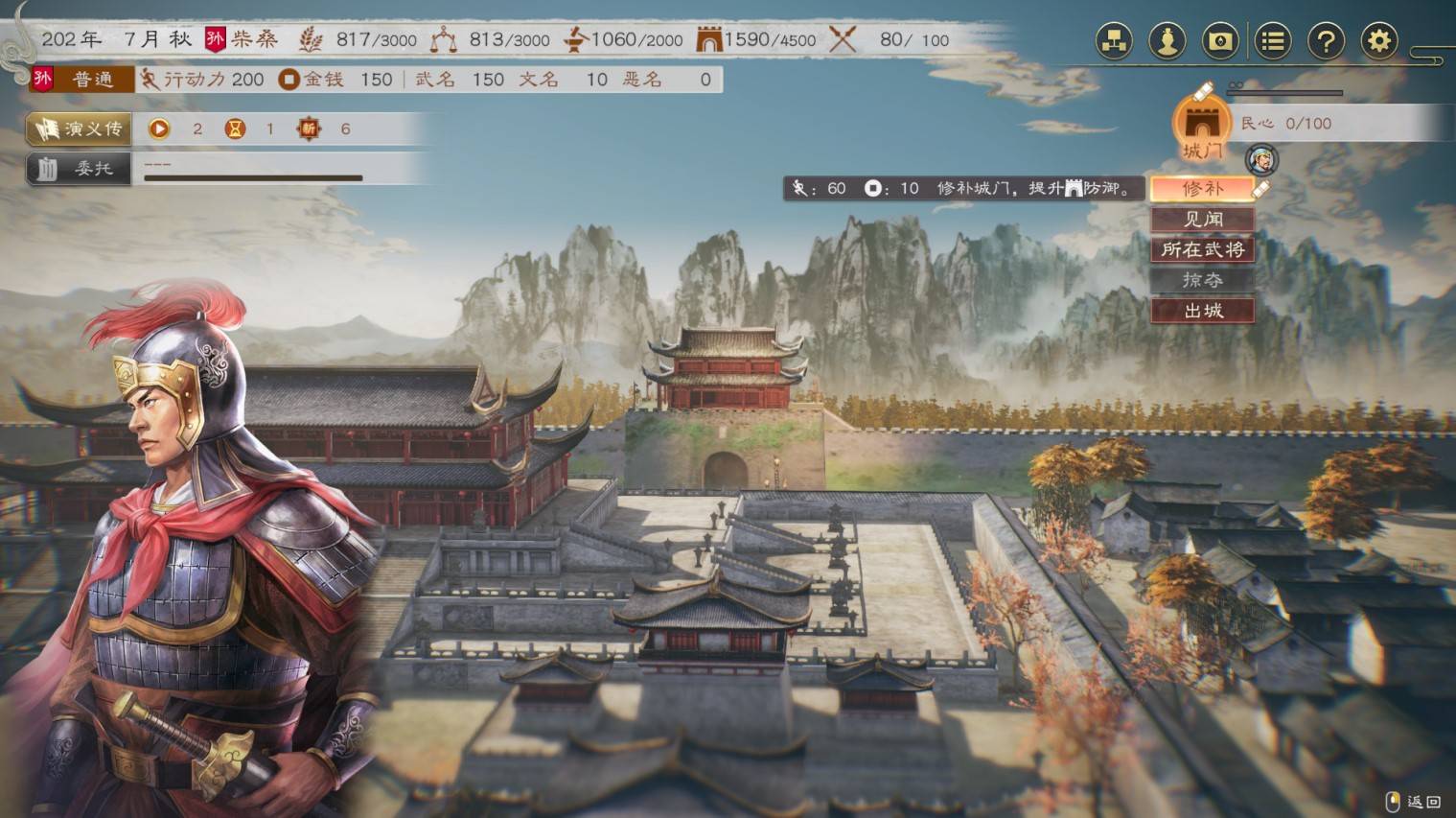The image size is (1456, 818).
Task: Open the list menu icon
Action: pyautogui.click(x=1272, y=41)
